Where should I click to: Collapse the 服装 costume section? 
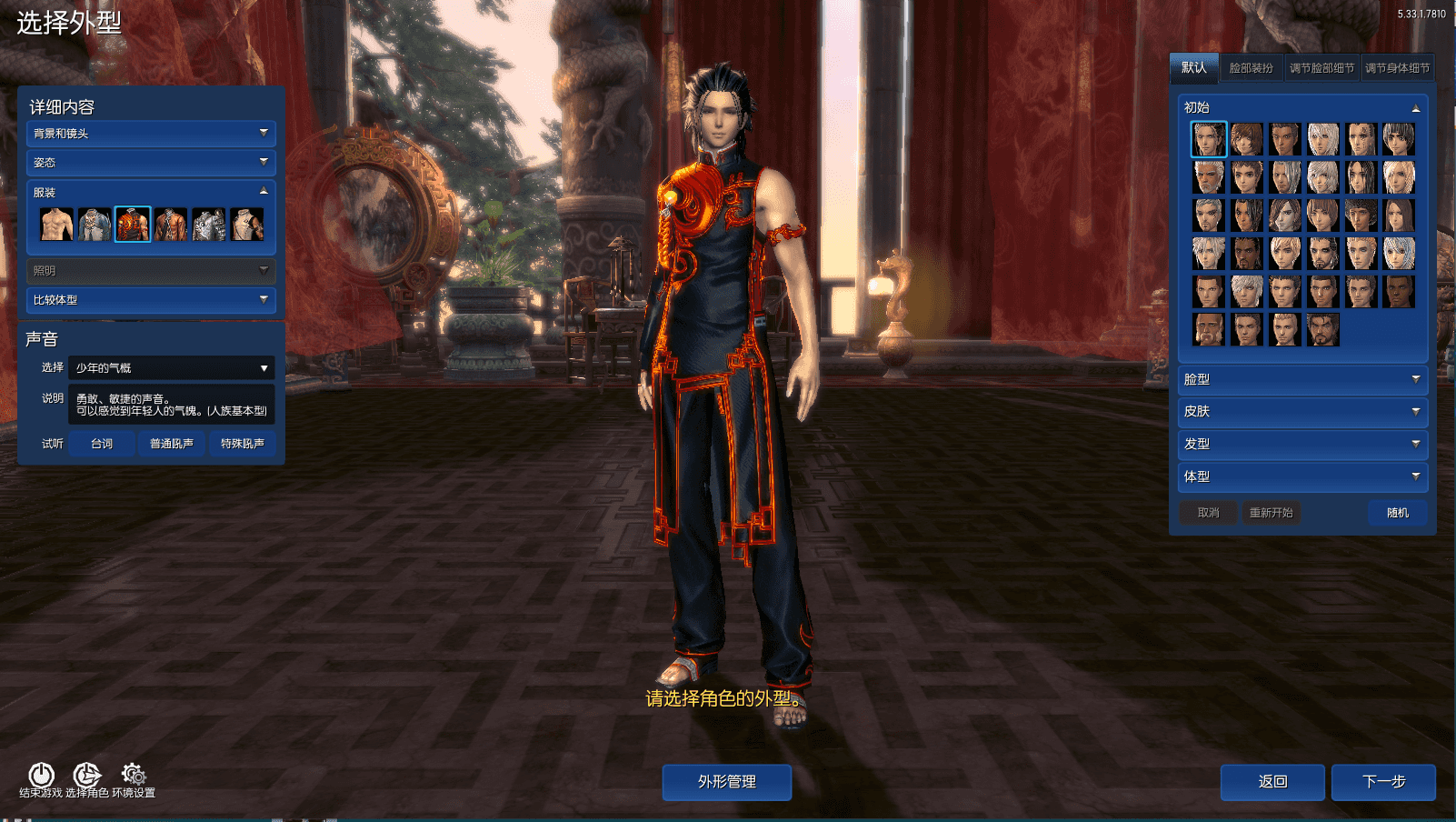264,190
